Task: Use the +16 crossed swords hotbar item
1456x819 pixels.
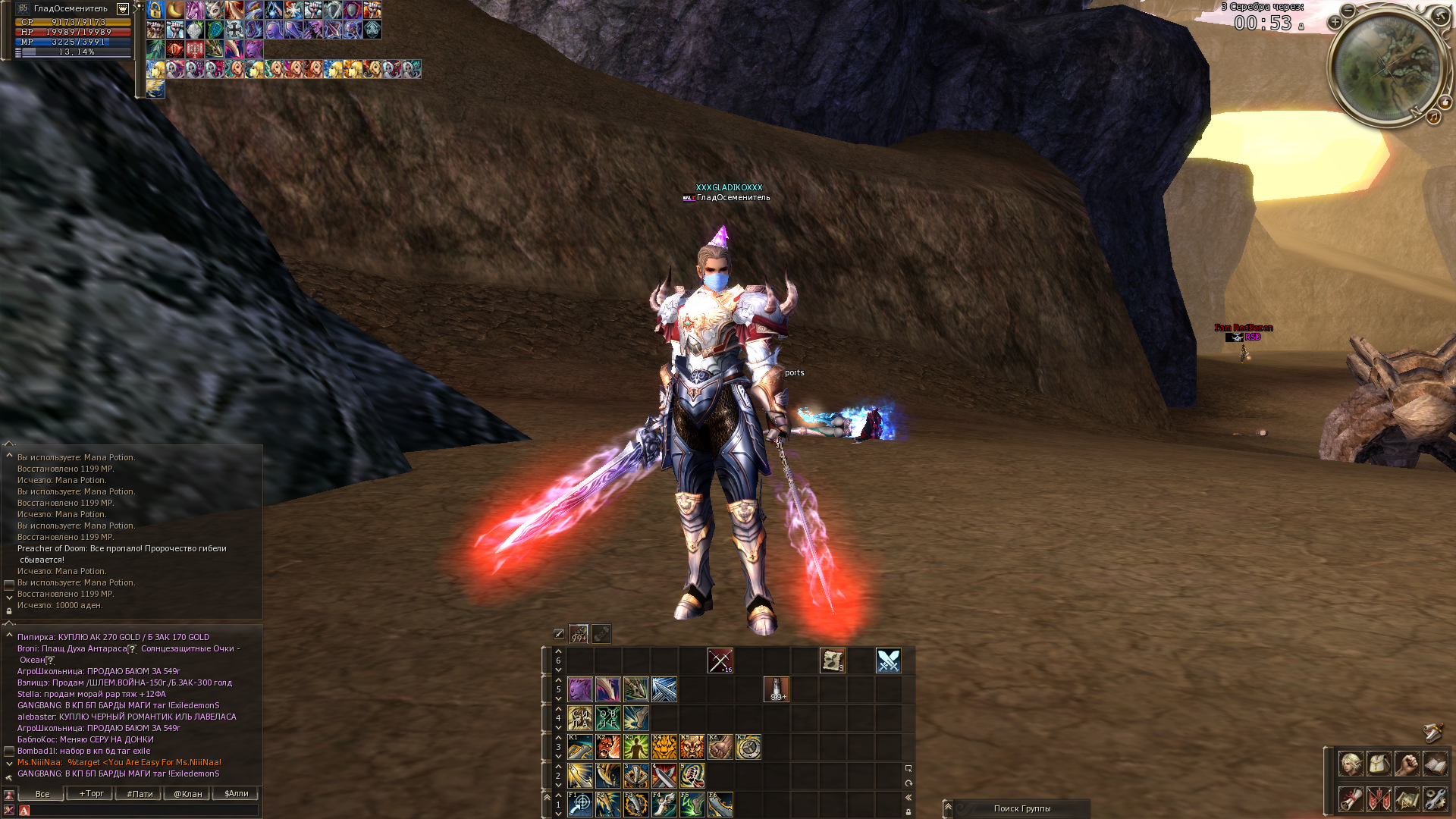Action: [720, 661]
